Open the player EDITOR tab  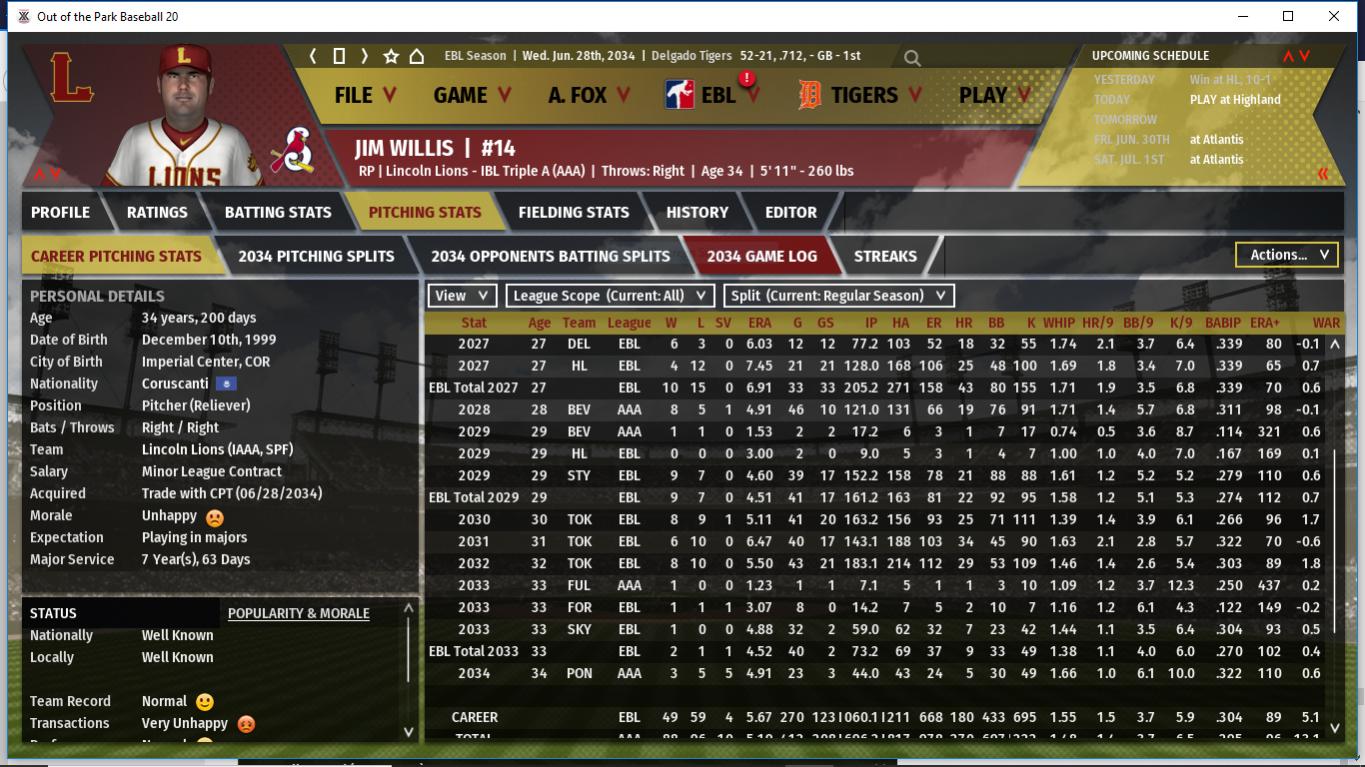pos(791,212)
